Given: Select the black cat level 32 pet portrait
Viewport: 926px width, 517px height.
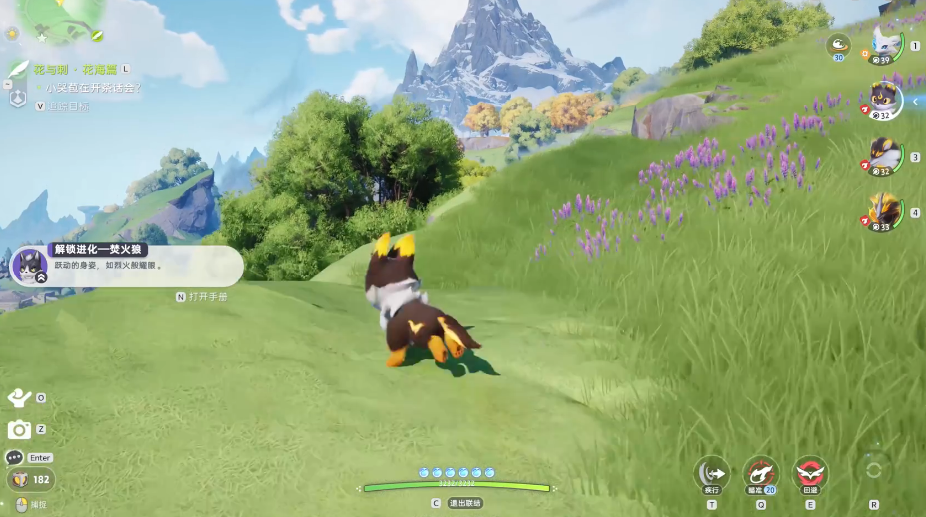Looking at the screenshot, I should click(883, 100).
